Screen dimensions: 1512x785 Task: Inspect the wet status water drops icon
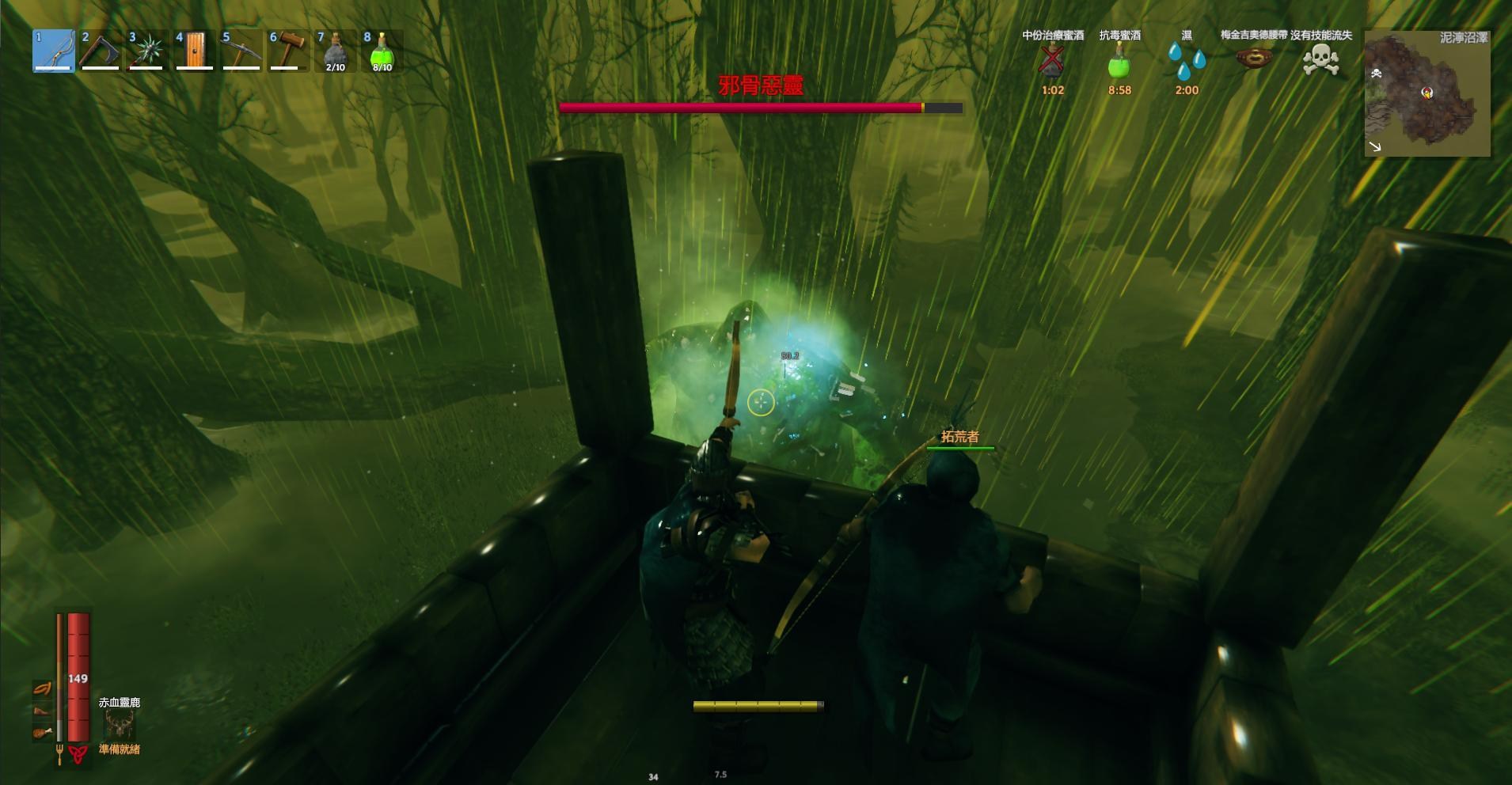[x=1187, y=60]
